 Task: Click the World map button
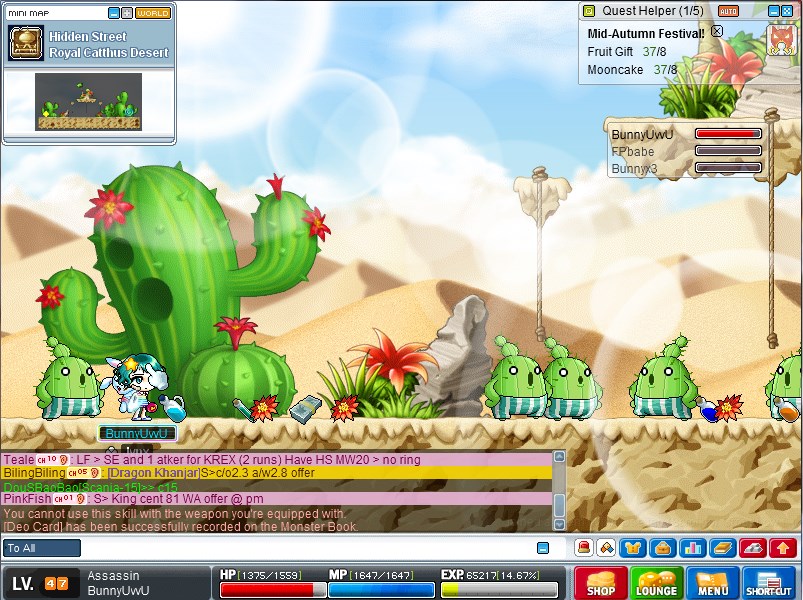153,13
